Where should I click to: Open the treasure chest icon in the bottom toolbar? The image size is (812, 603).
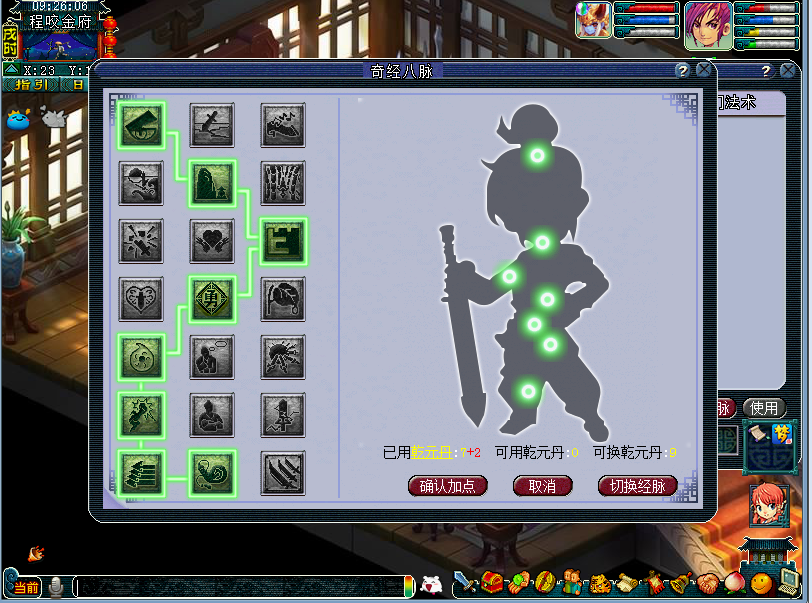(x=491, y=581)
